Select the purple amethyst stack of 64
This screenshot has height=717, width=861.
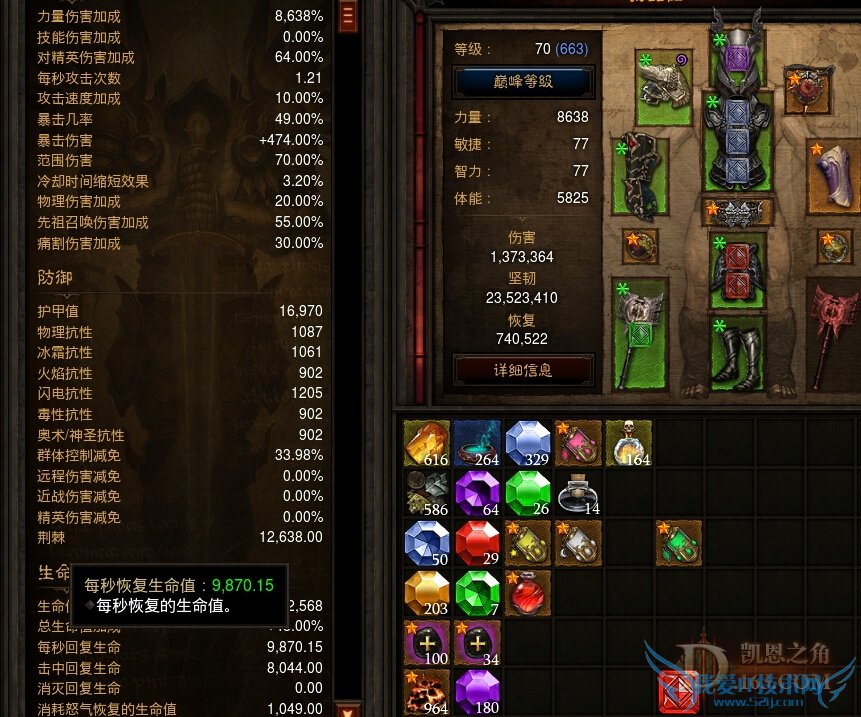point(478,493)
